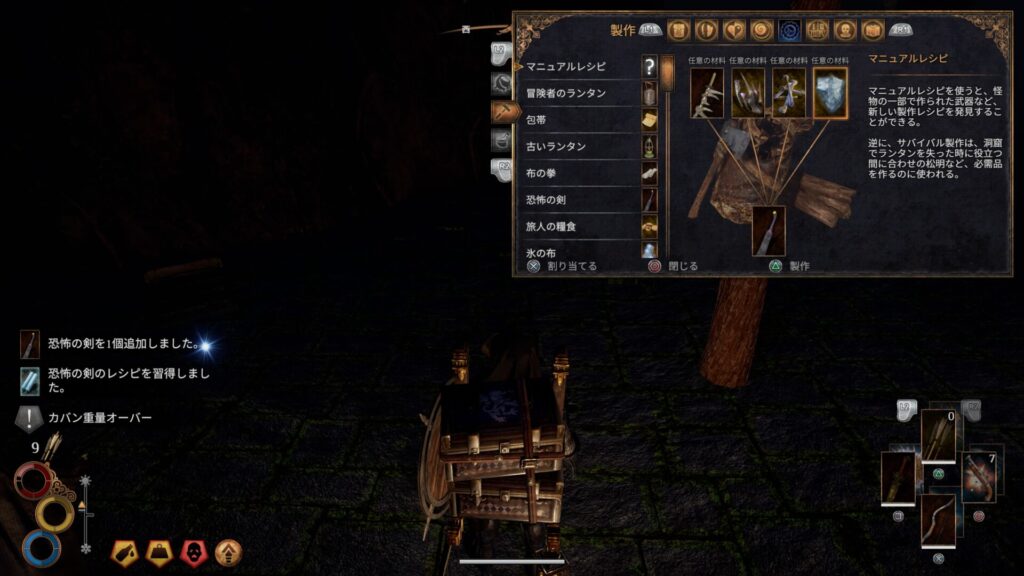Switch to the heart category tab

click(734, 30)
